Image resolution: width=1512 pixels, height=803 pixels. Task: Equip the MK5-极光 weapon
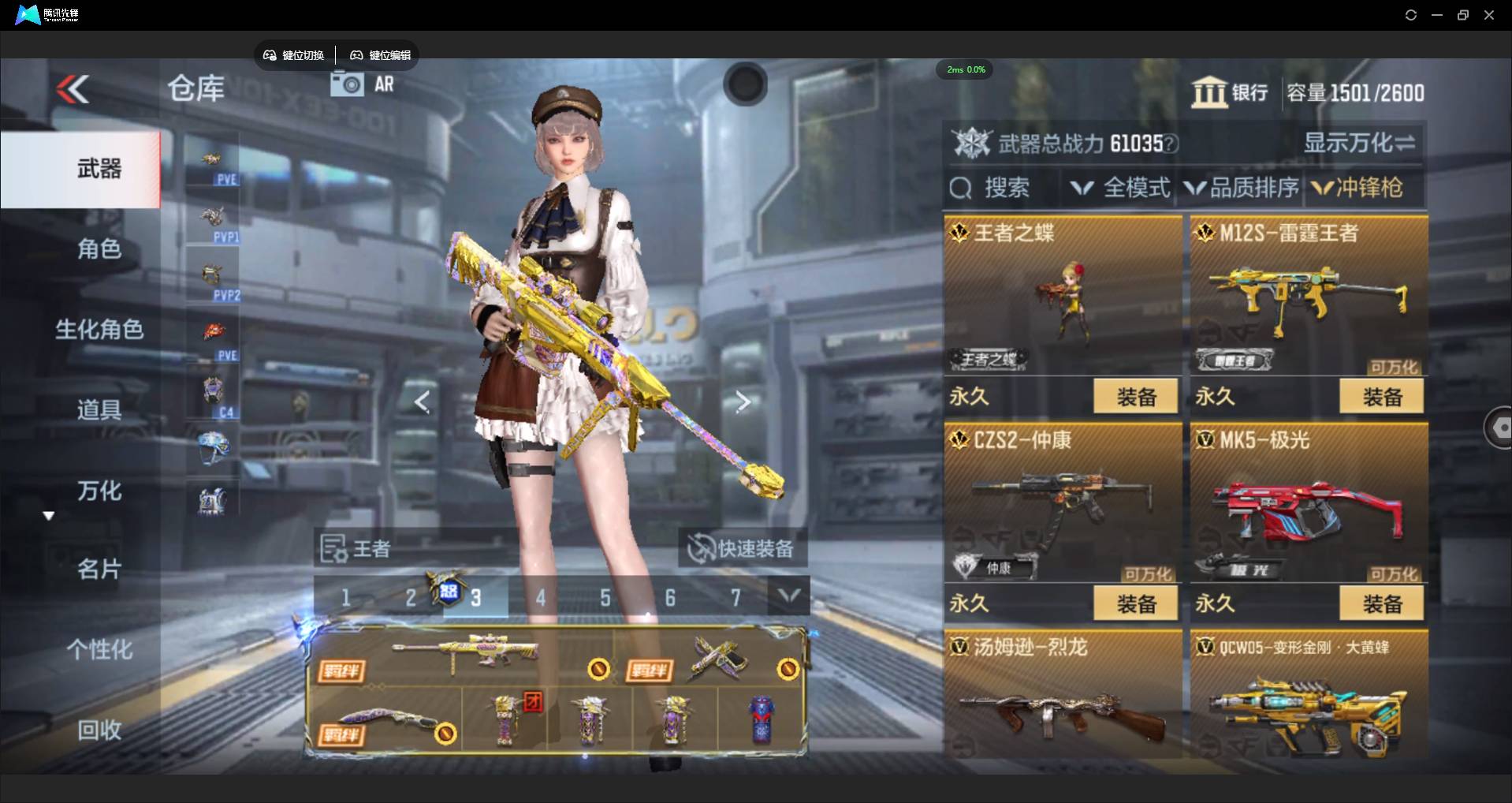(x=1381, y=604)
